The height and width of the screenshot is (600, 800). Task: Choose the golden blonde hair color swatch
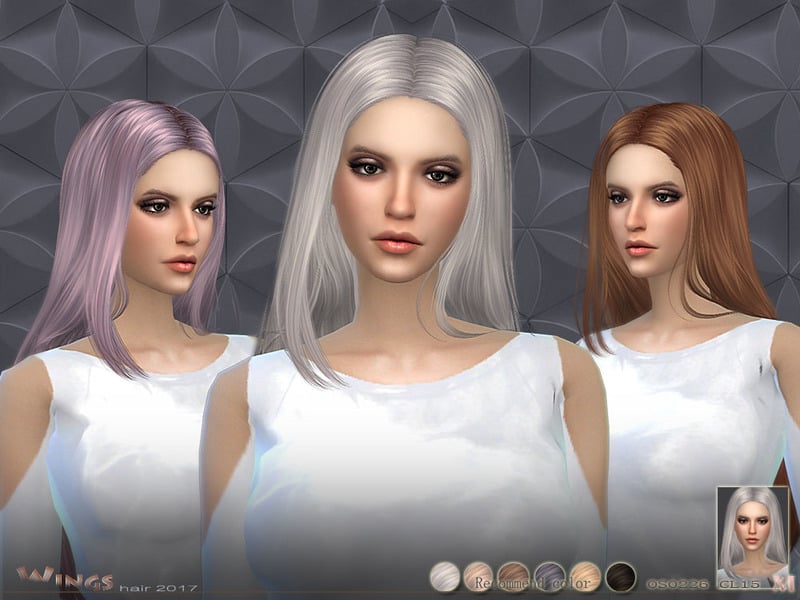point(584,575)
